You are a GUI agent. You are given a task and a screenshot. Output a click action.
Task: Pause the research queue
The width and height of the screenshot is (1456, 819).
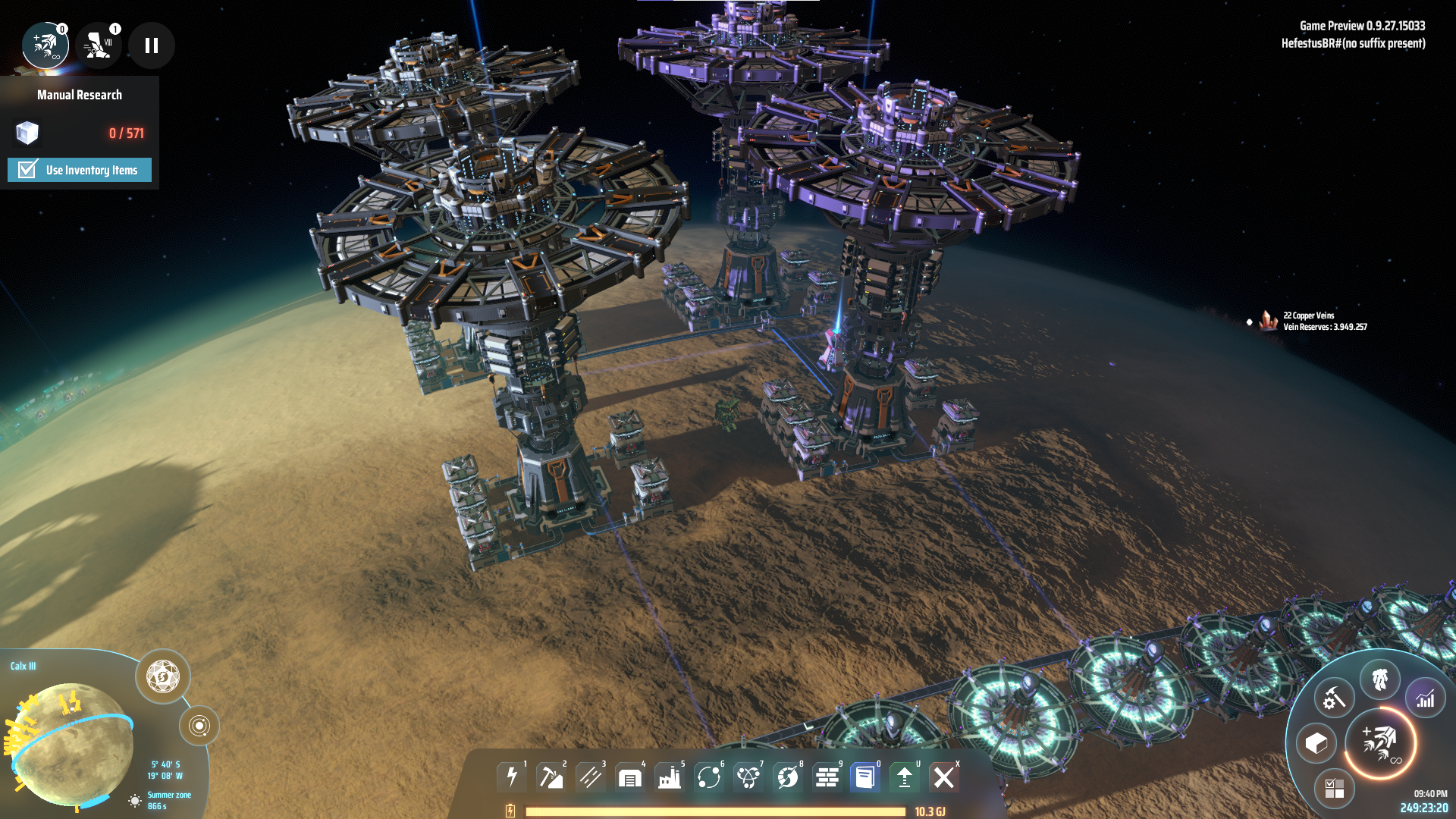(x=152, y=45)
